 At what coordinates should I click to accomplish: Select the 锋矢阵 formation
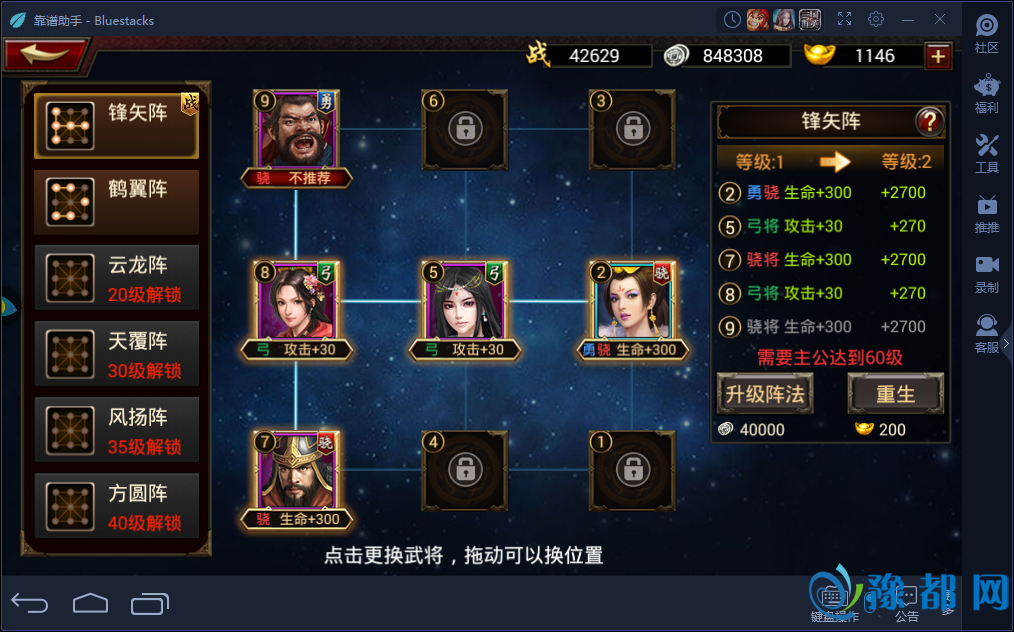coord(116,124)
